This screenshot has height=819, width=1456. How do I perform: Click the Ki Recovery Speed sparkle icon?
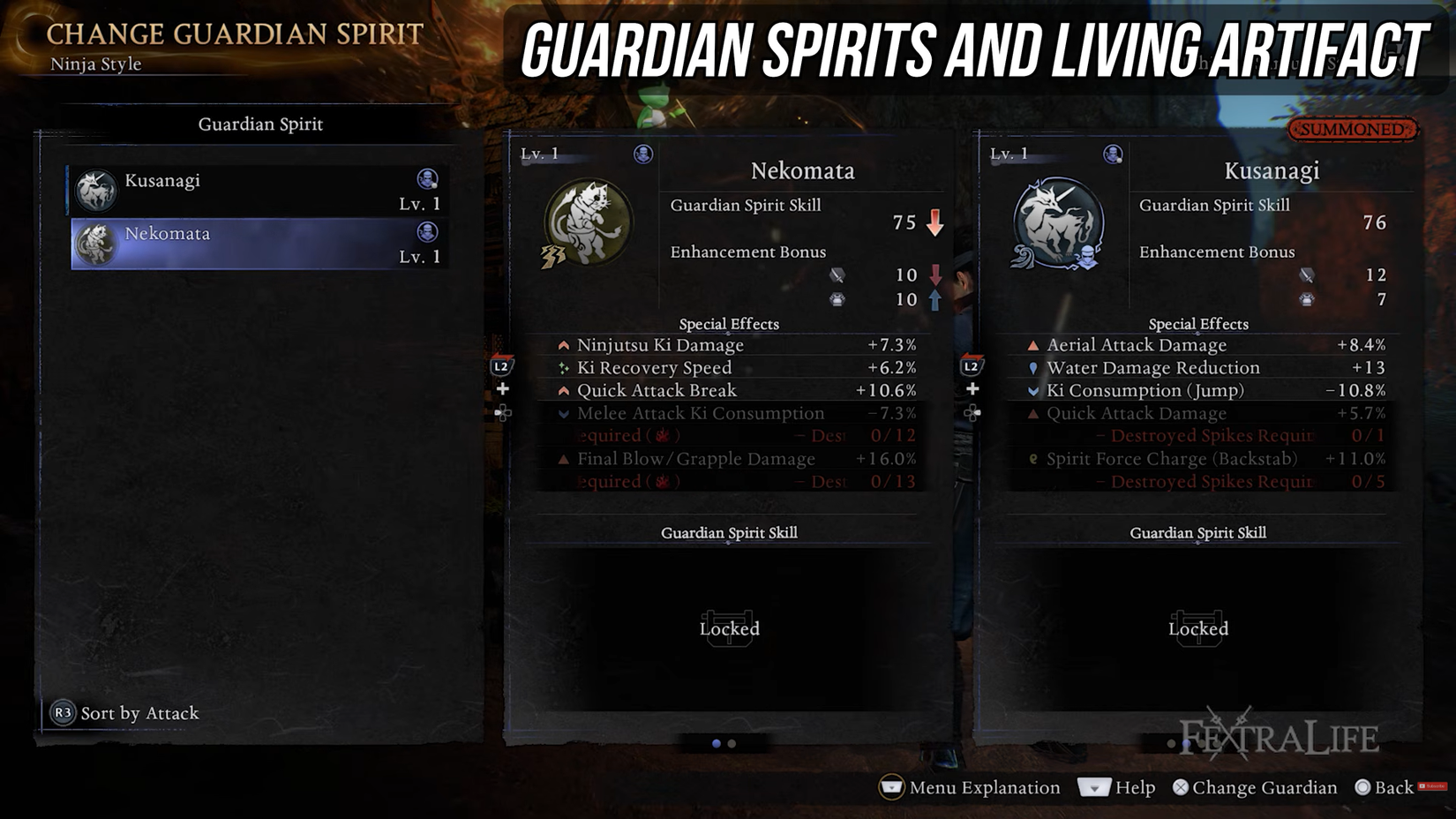(x=563, y=368)
